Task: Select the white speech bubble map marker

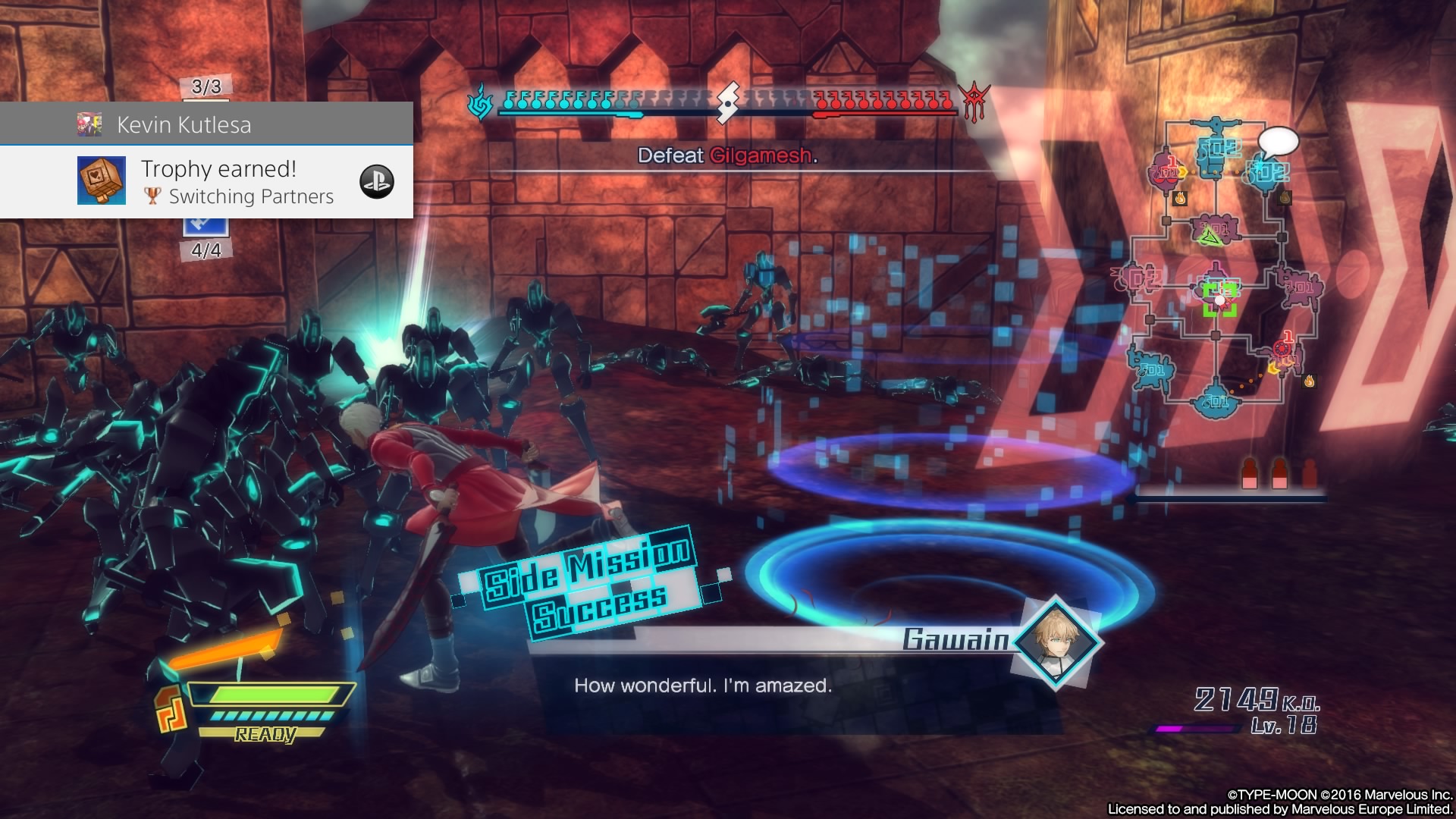Action: click(1278, 142)
